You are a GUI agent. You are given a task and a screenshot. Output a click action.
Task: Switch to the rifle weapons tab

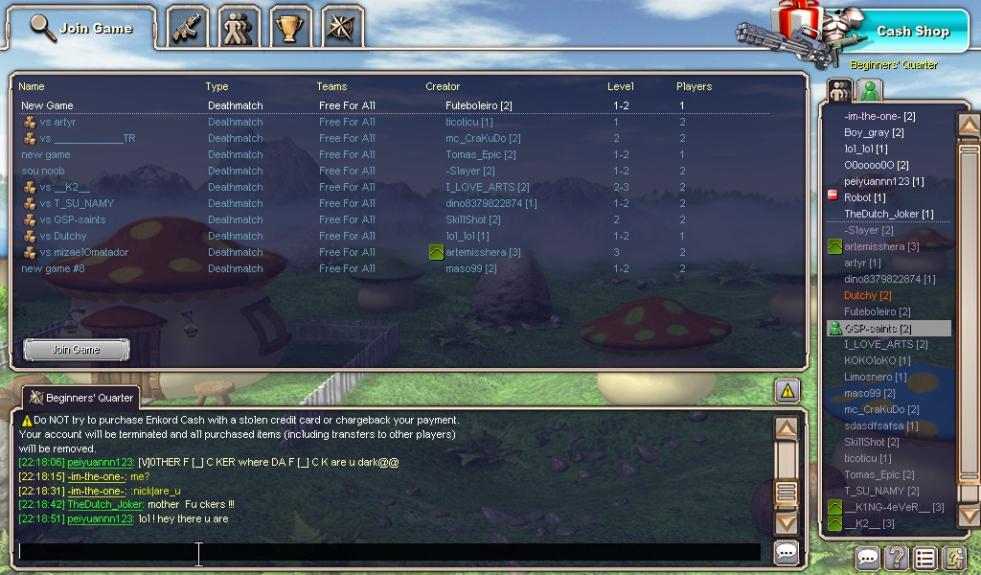(188, 29)
